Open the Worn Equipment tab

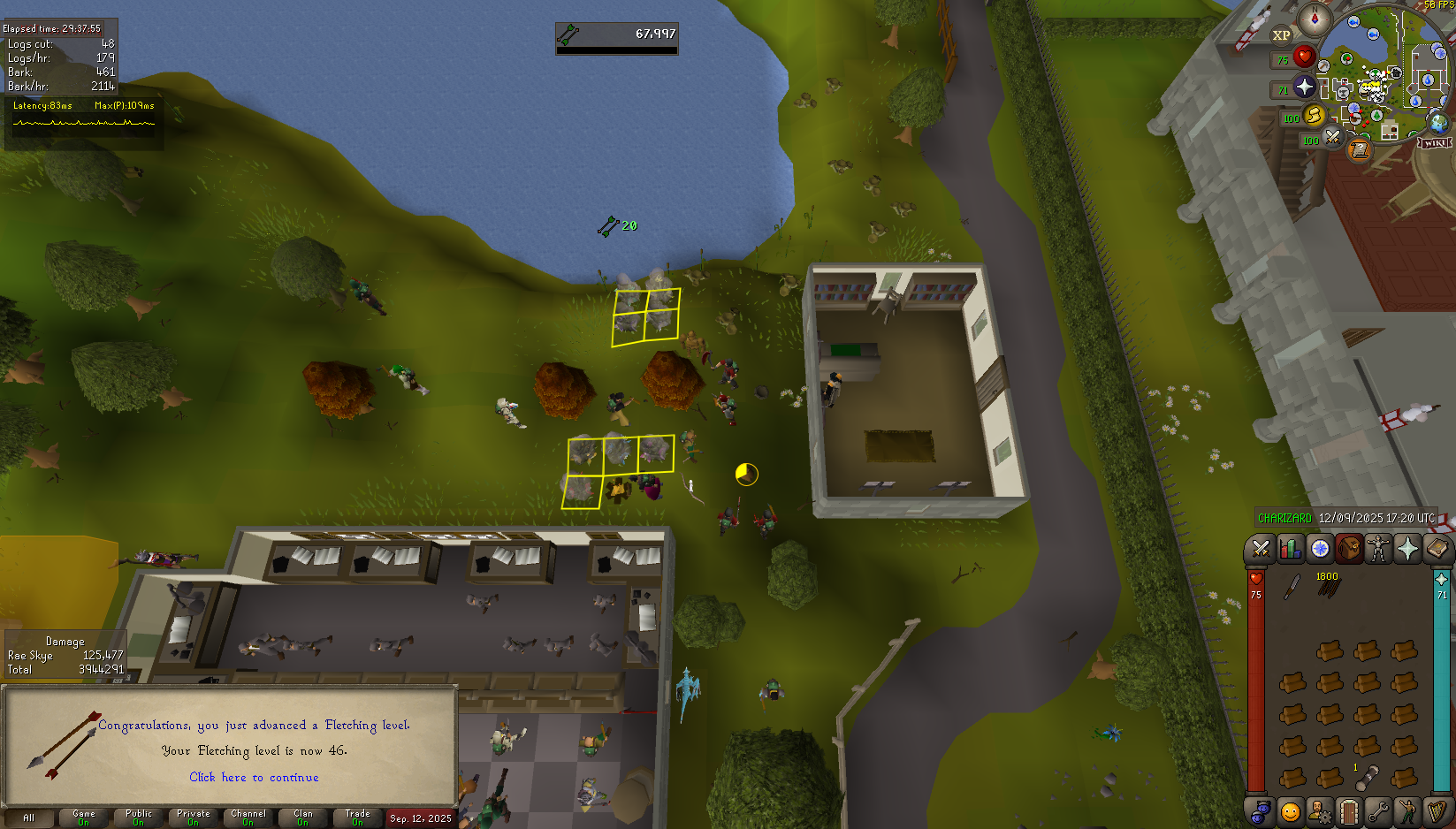tap(1378, 549)
